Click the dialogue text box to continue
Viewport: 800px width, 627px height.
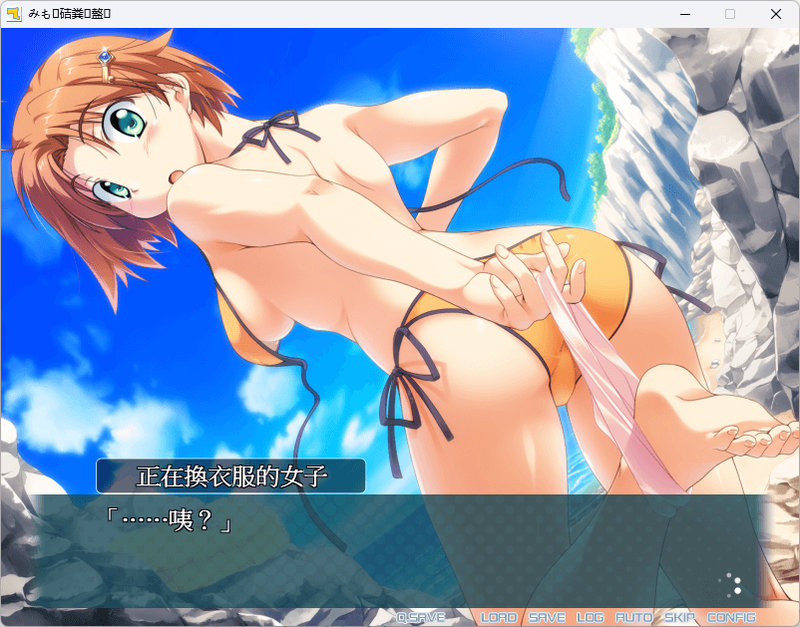(x=400, y=550)
